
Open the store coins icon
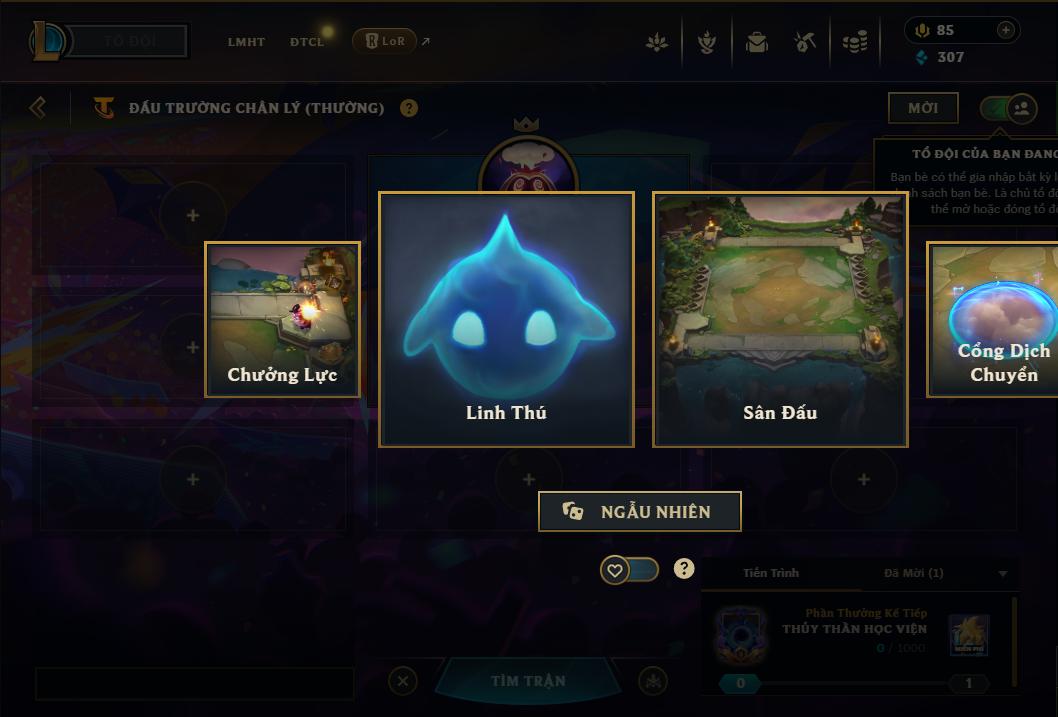[x=854, y=43]
